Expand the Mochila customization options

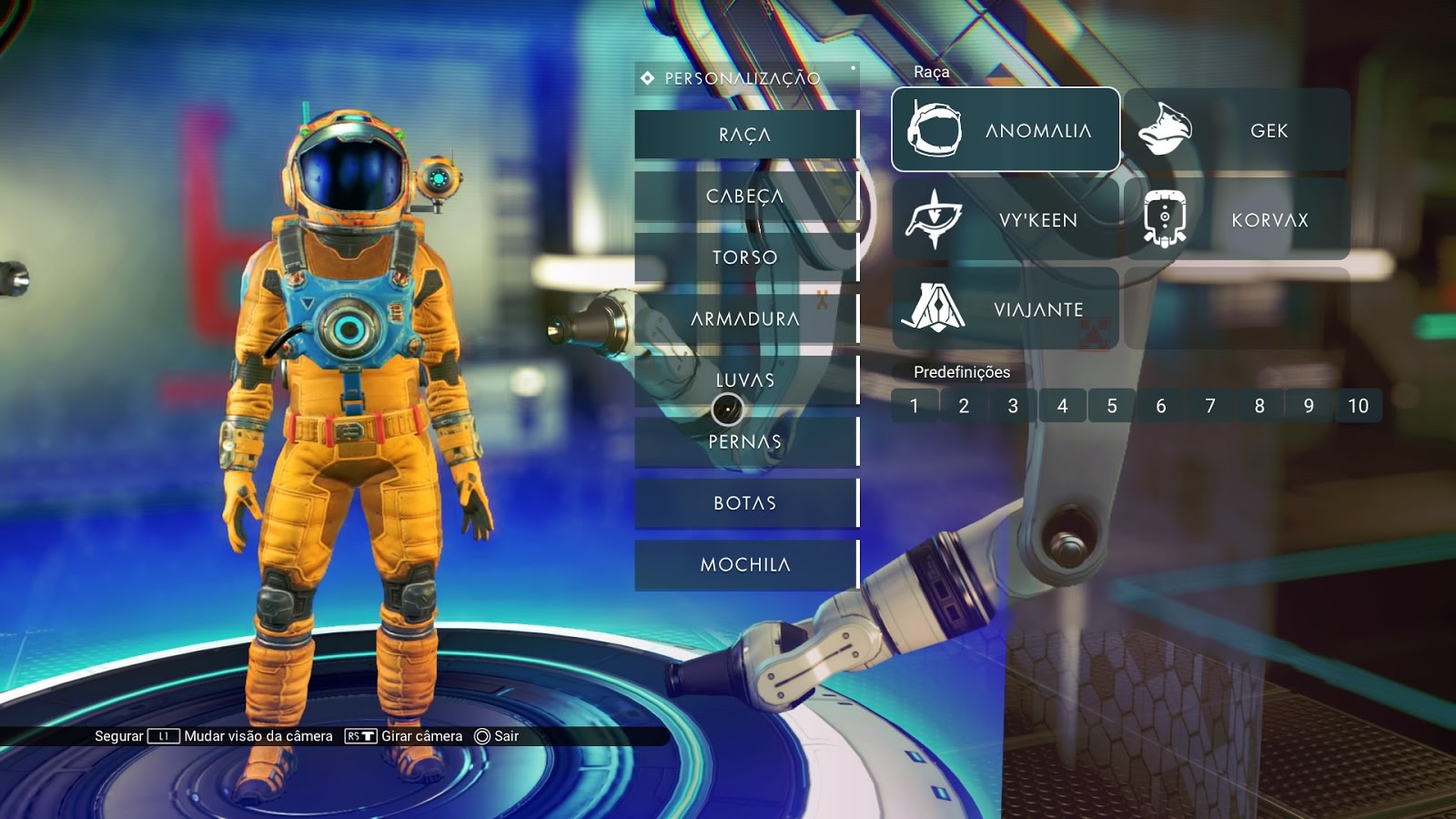point(744,564)
